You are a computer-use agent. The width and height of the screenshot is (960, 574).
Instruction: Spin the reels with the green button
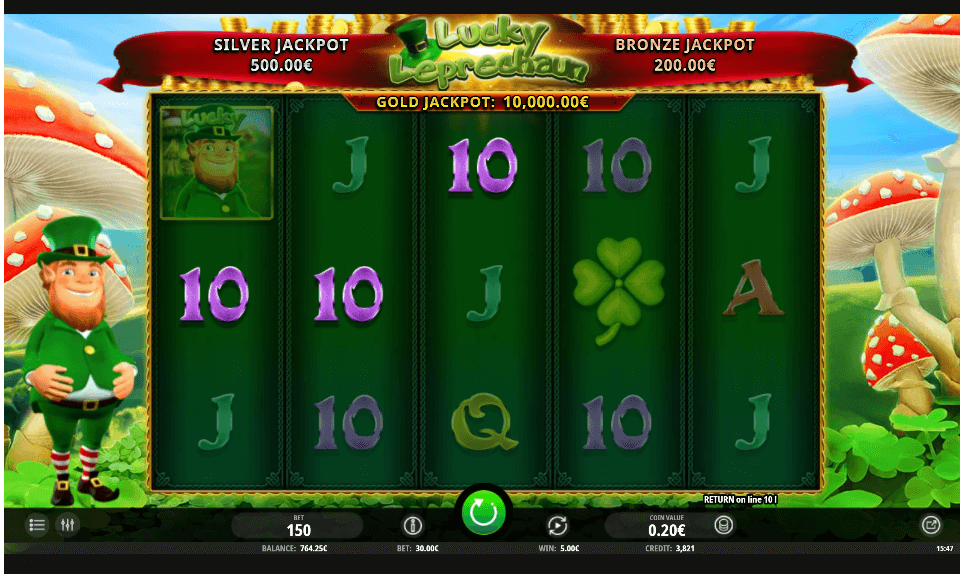click(x=483, y=513)
